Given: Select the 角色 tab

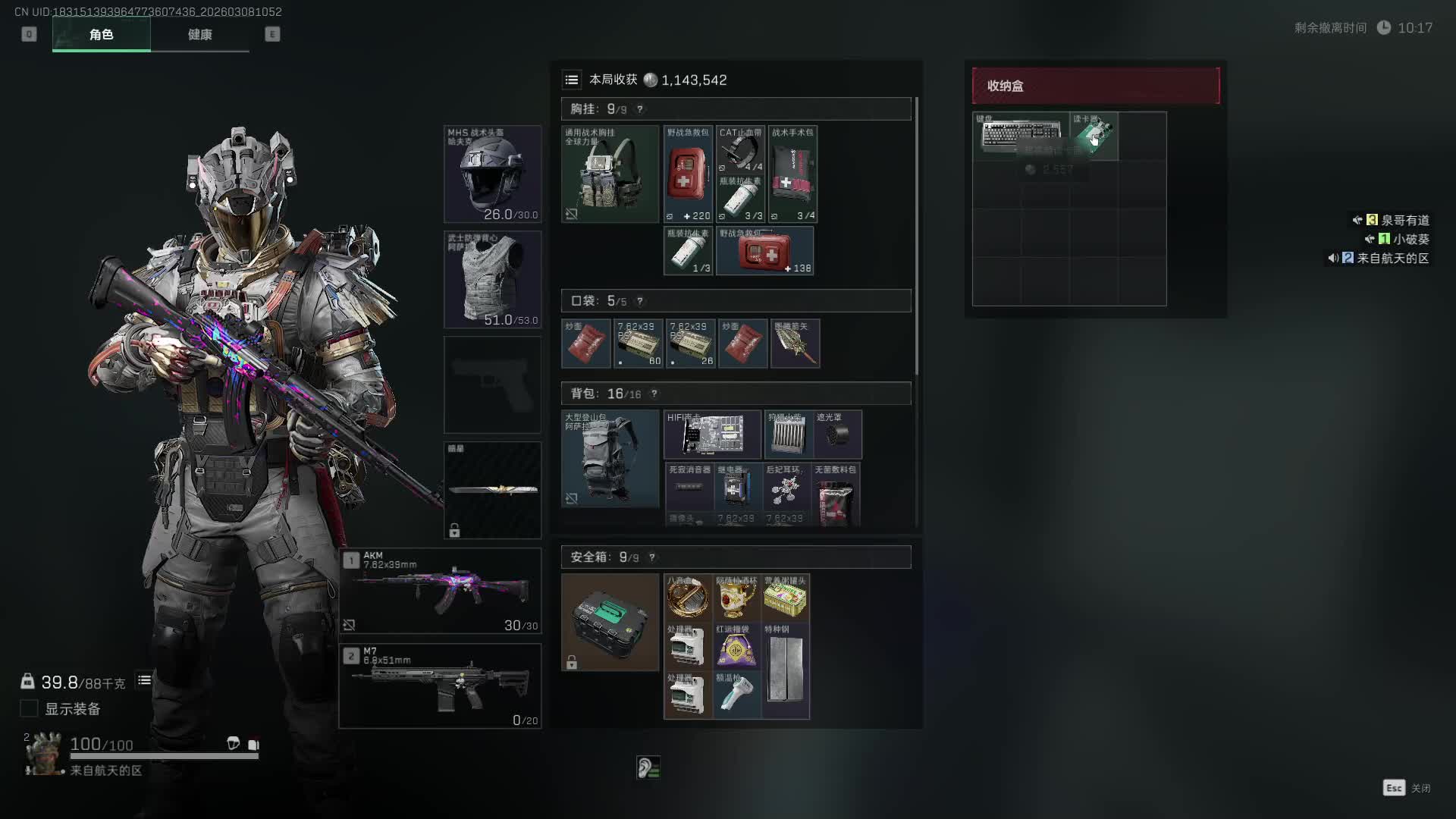Looking at the screenshot, I should (x=101, y=35).
